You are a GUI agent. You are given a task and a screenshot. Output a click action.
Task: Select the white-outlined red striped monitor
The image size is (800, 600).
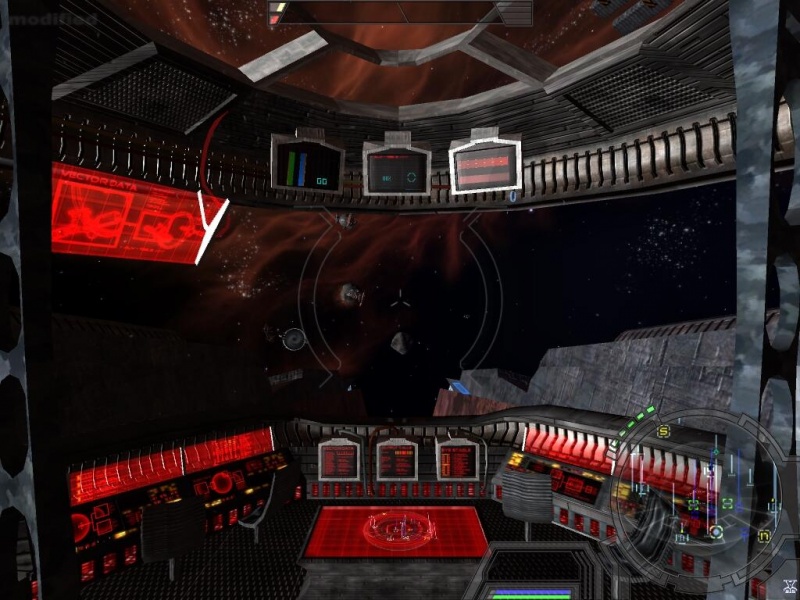[x=486, y=163]
